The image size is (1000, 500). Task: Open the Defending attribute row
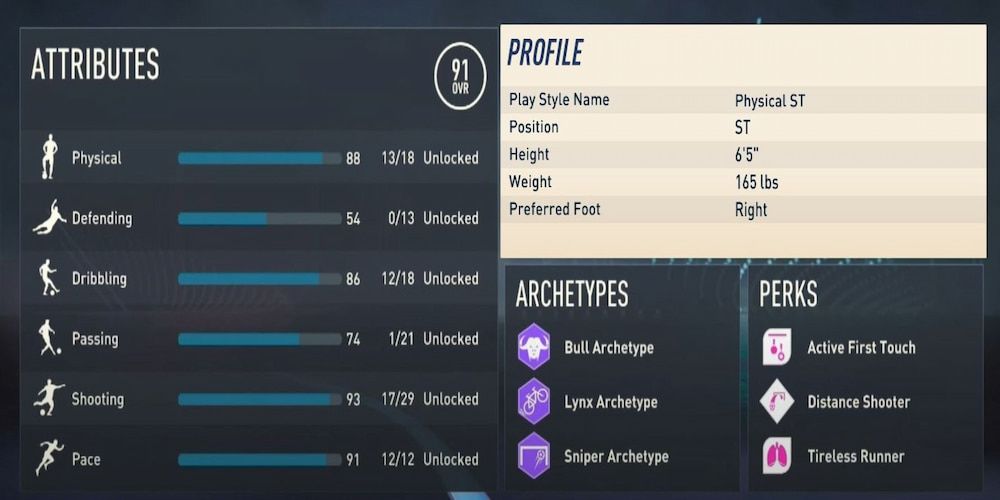coord(258,218)
